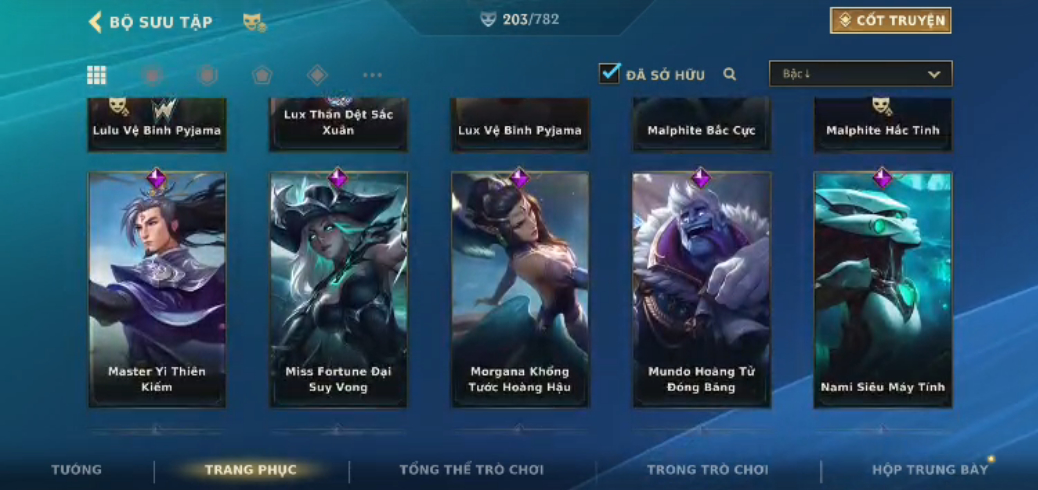1038x490 pixels.
Task: Select Miss Fortune Đại Suy Vong skin
Action: pyautogui.click(x=338, y=290)
